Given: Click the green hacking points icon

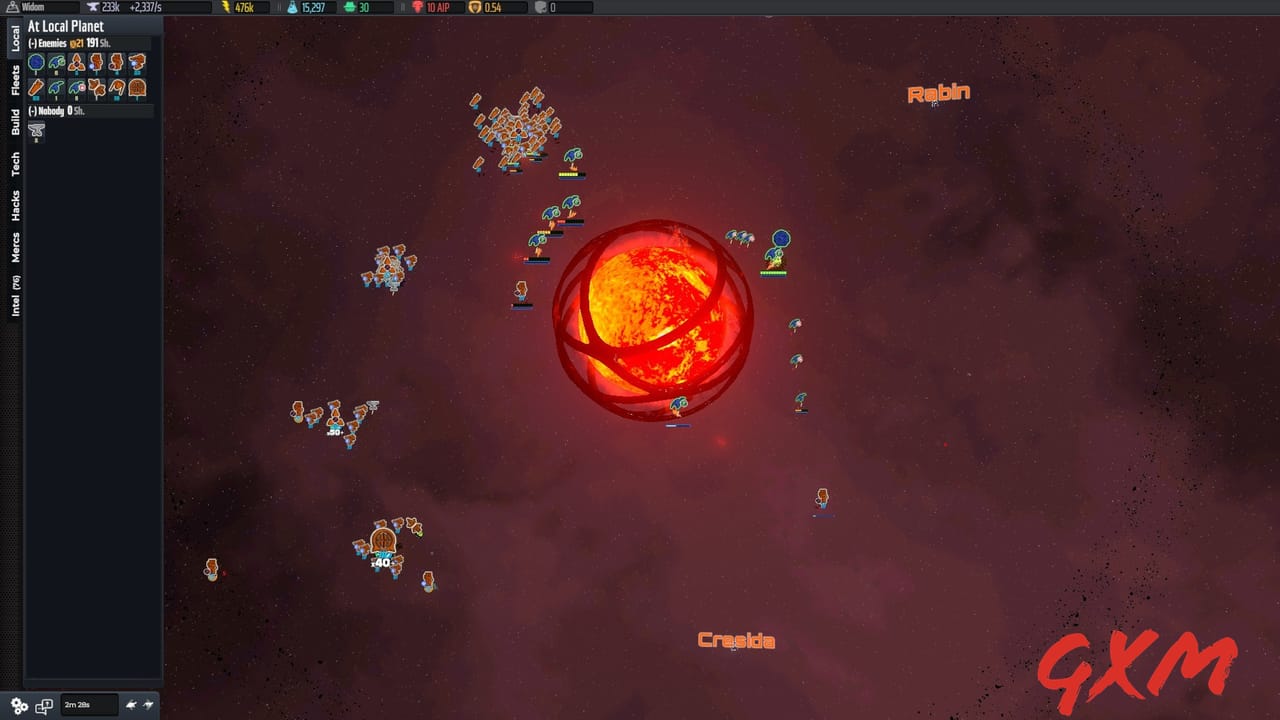Looking at the screenshot, I should pos(349,6).
